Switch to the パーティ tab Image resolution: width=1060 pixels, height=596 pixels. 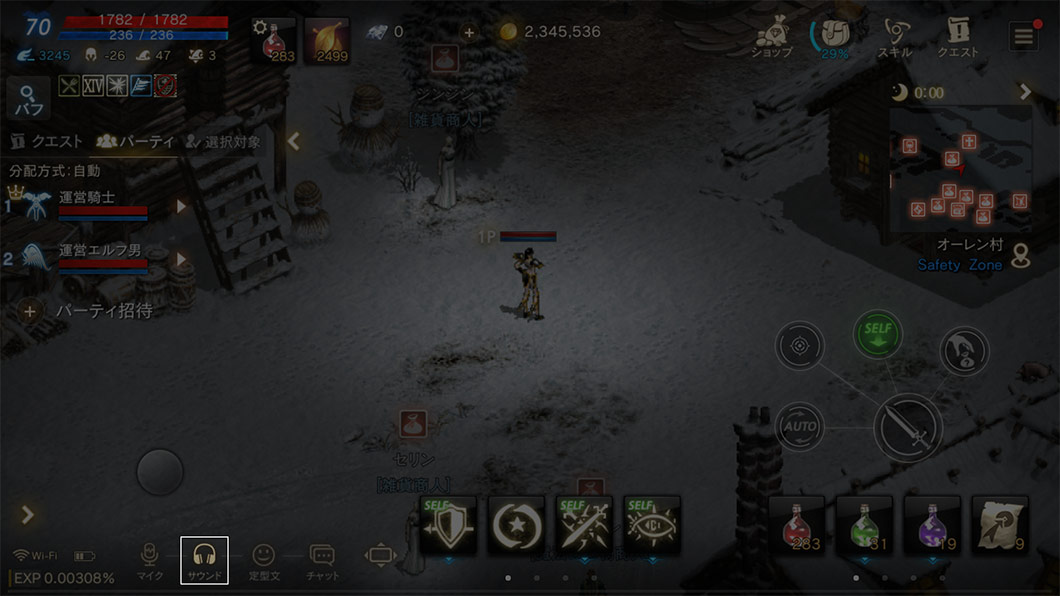(135, 142)
